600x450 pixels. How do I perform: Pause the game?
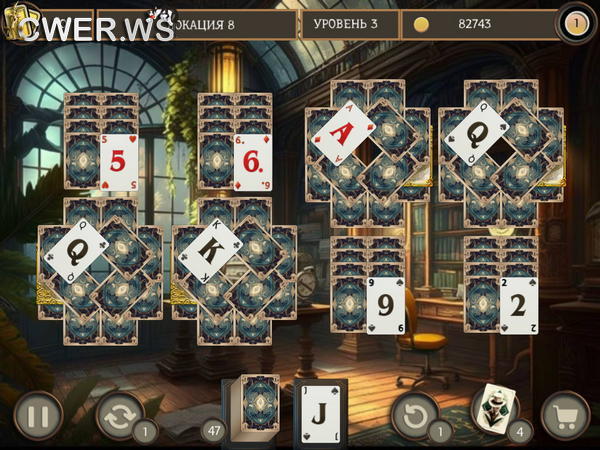tap(38, 415)
